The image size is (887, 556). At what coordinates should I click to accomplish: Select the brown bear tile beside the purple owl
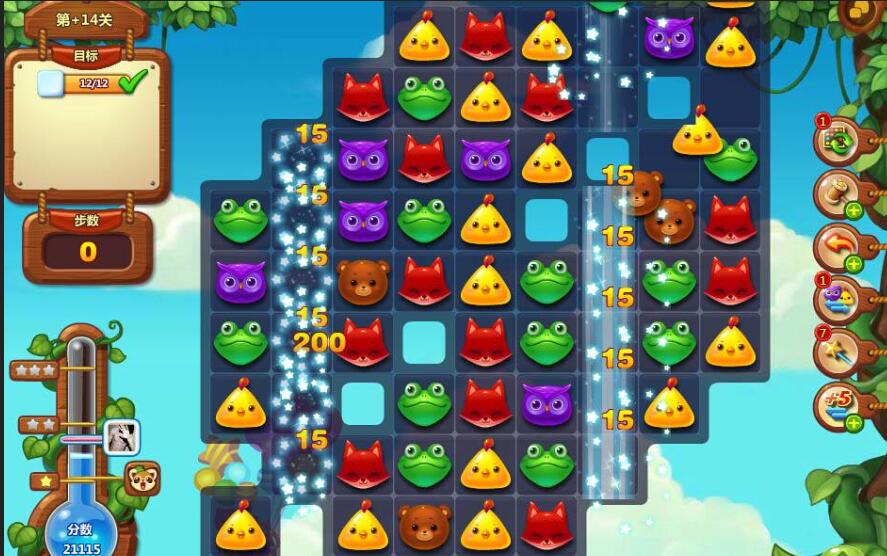point(362,281)
